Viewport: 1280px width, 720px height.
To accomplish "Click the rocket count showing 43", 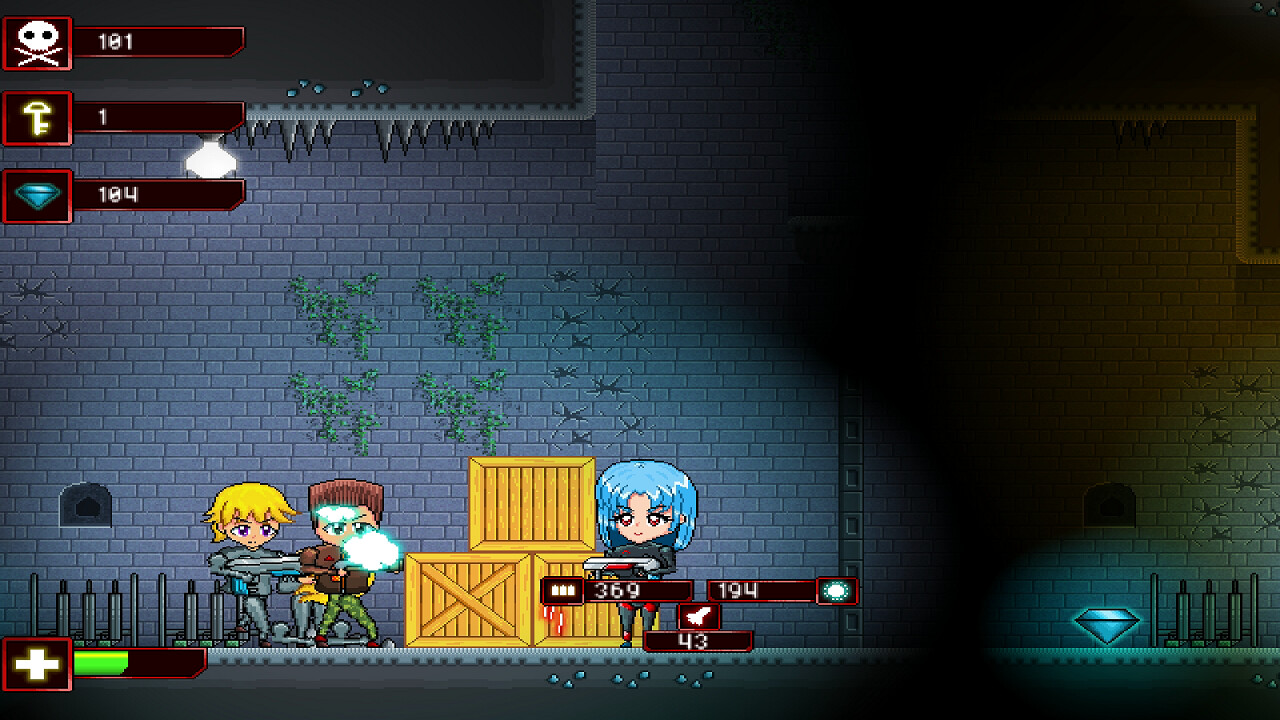I will 700,640.
